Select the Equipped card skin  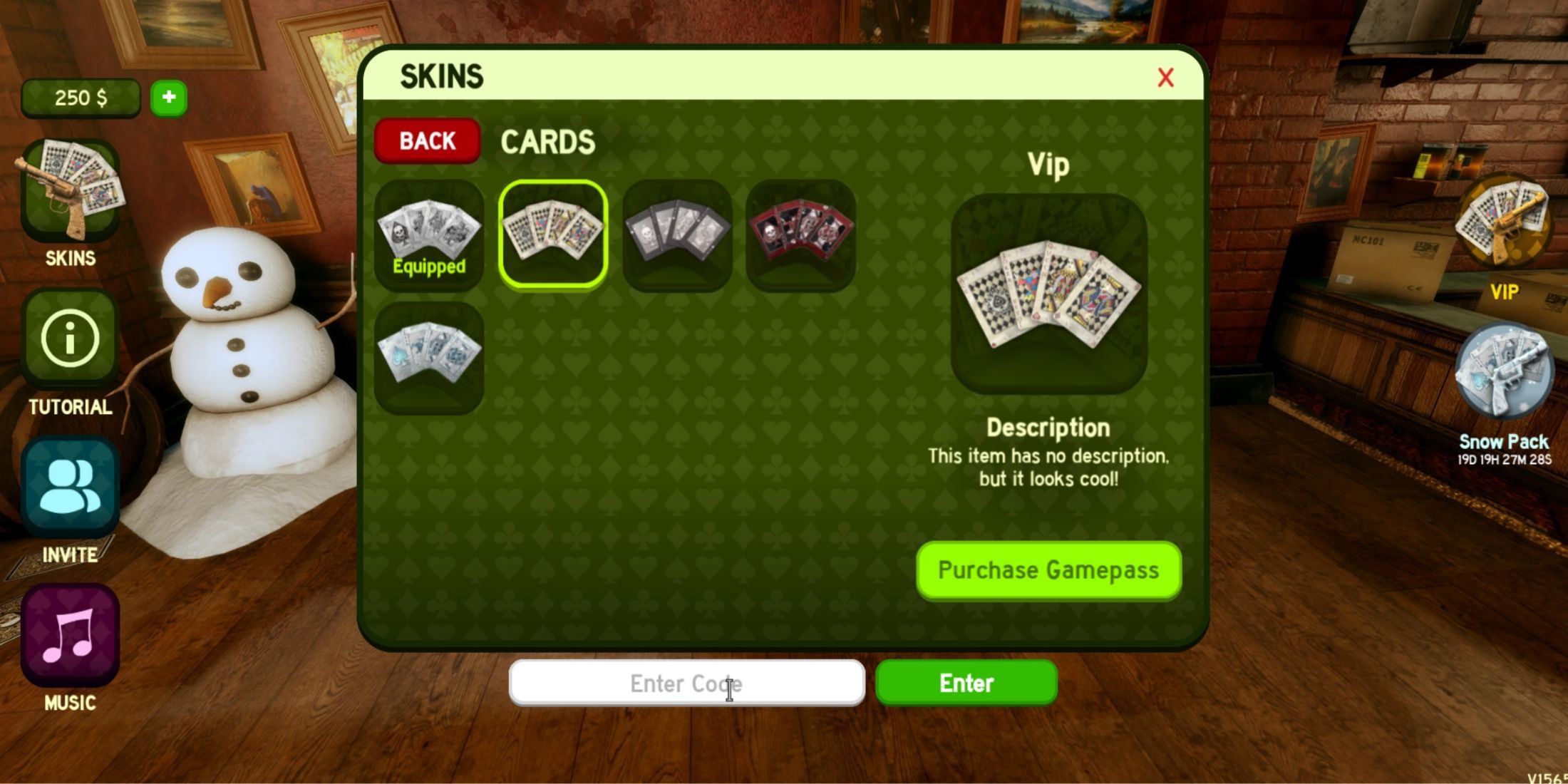pos(428,235)
